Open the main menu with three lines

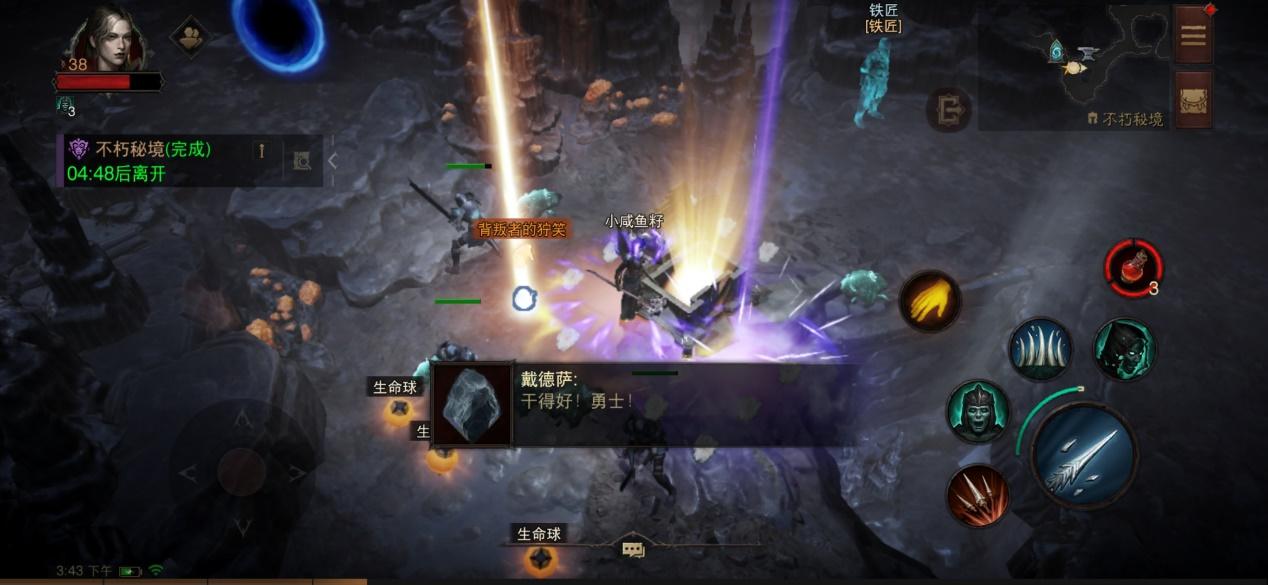(1193, 36)
